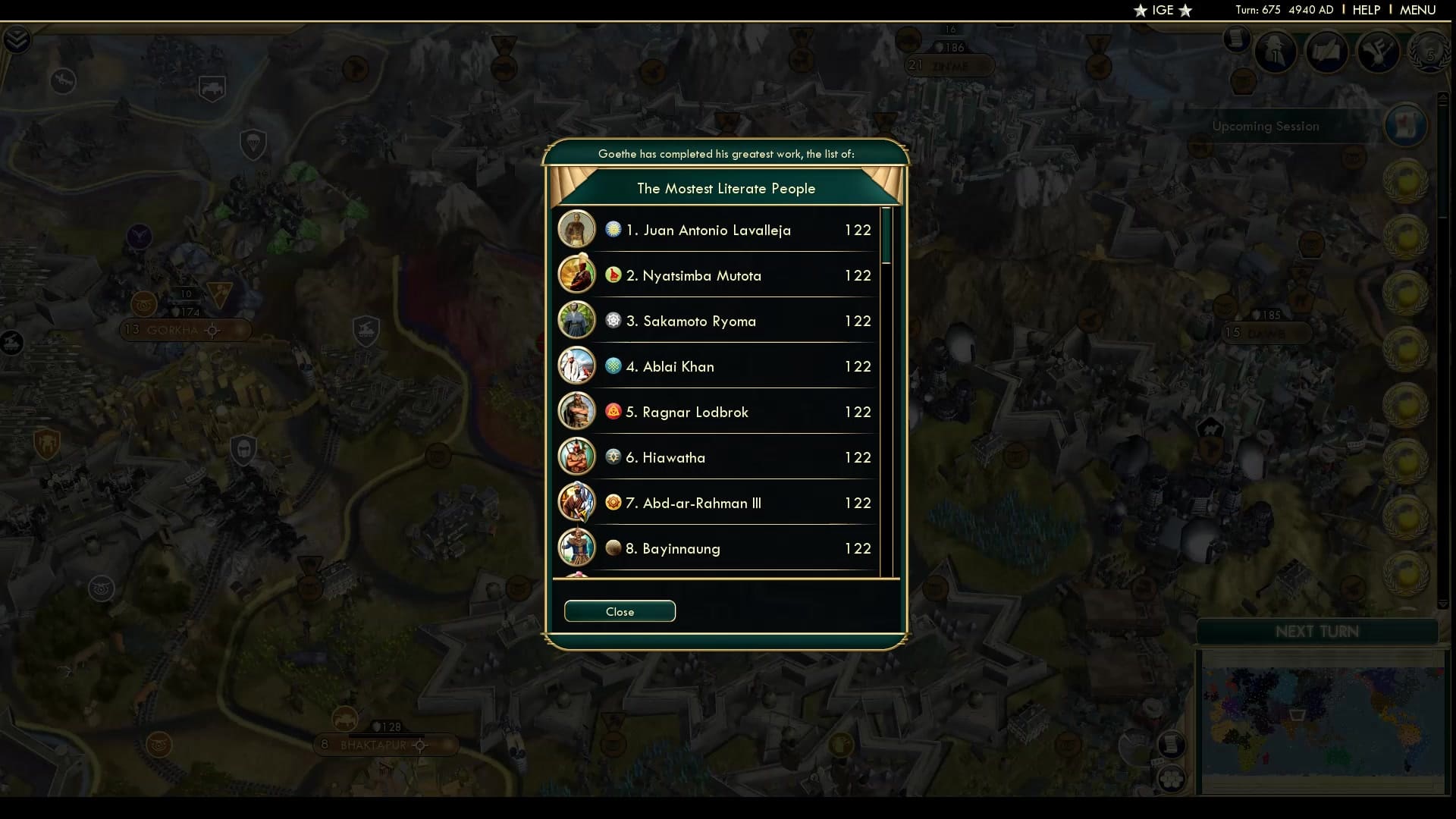Choose the Sakamoto Ryoma list entry

[717, 321]
